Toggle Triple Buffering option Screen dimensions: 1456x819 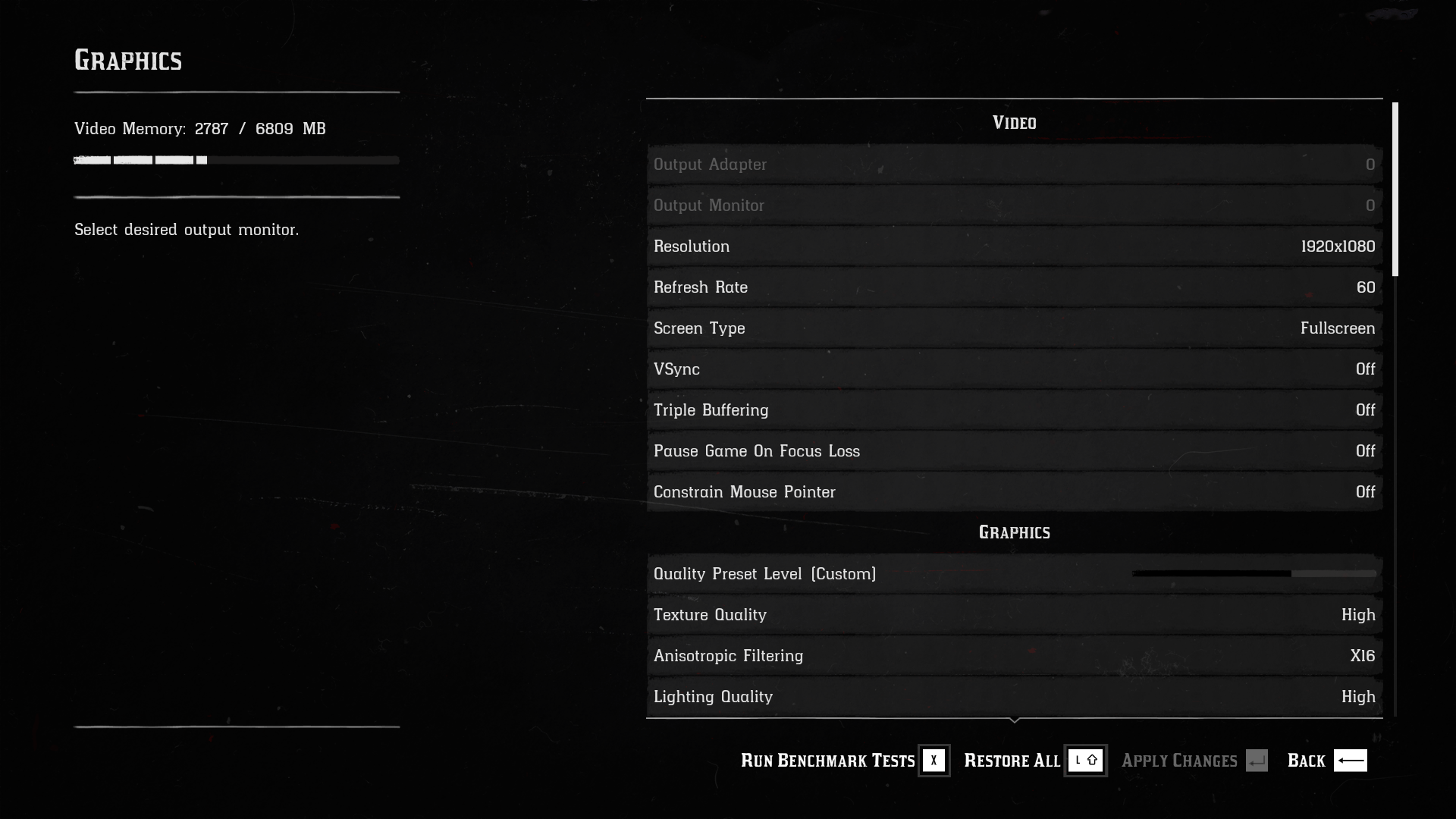[x=1014, y=410]
